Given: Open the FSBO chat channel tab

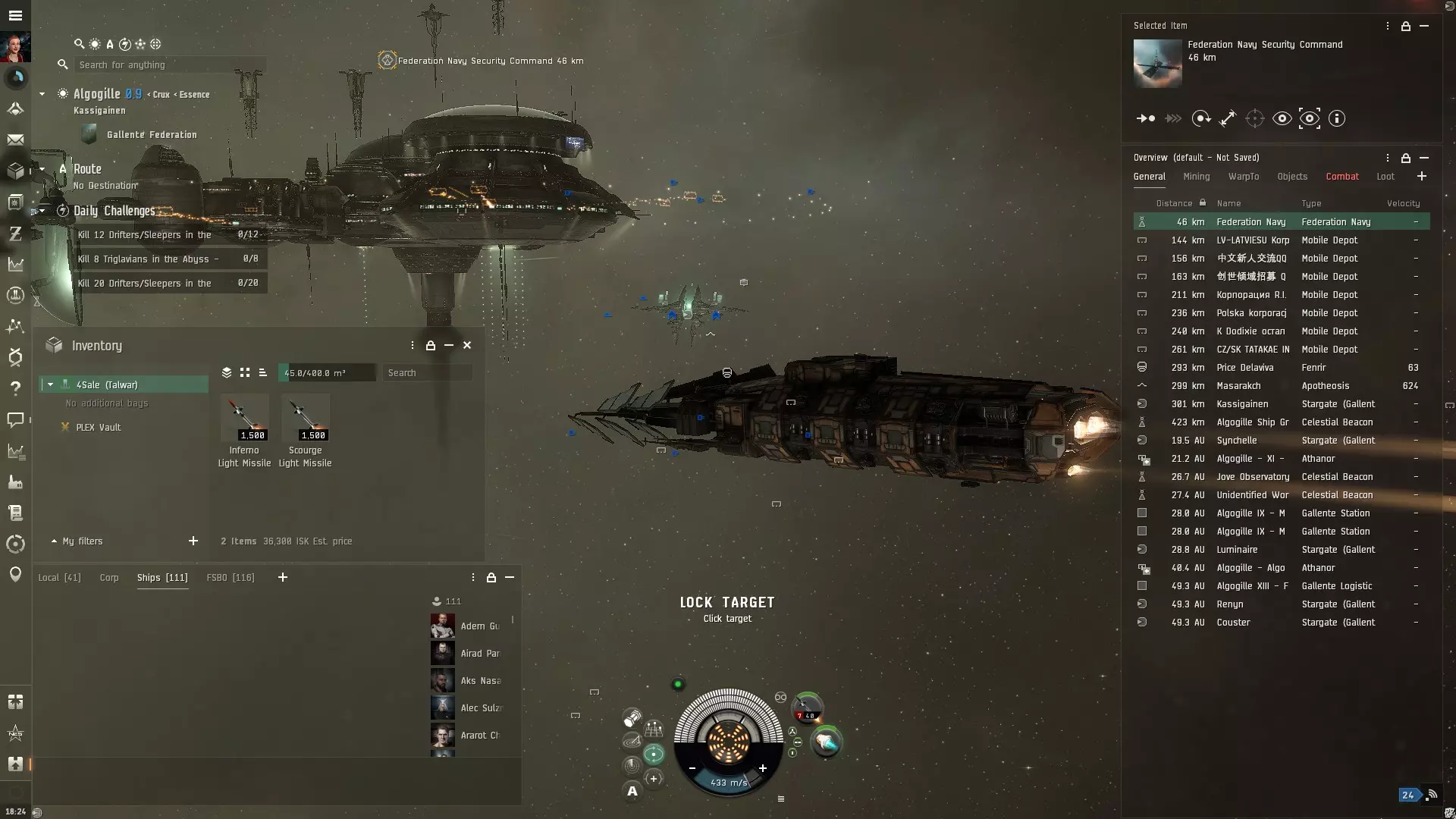Looking at the screenshot, I should pyautogui.click(x=230, y=578).
